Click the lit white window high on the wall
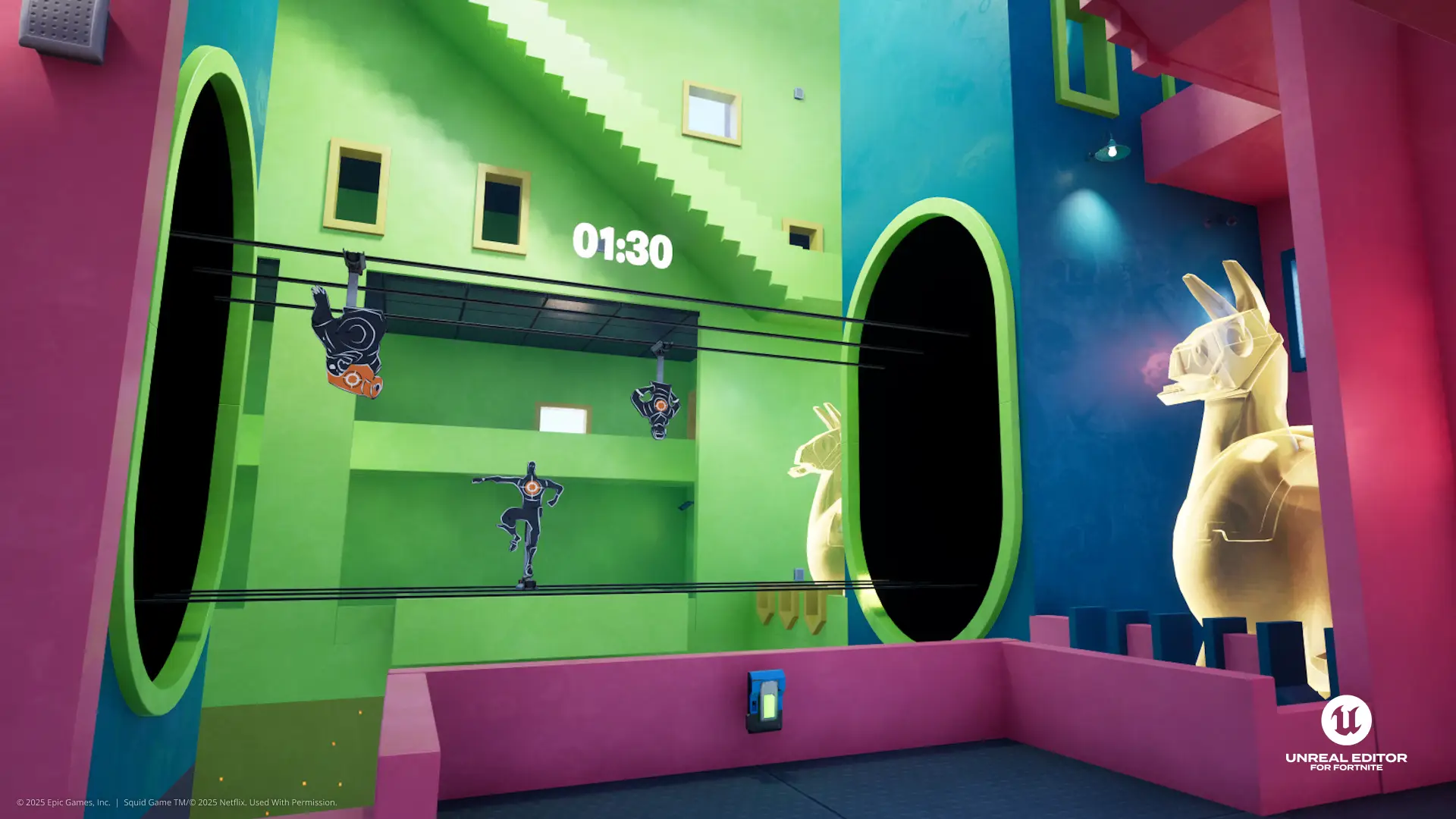The width and height of the screenshot is (1456, 819). 709,111
